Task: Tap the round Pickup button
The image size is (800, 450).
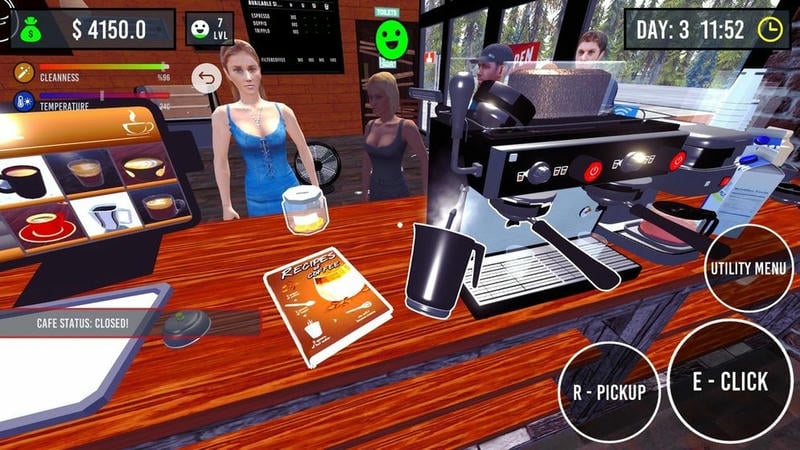Action: coord(609,391)
